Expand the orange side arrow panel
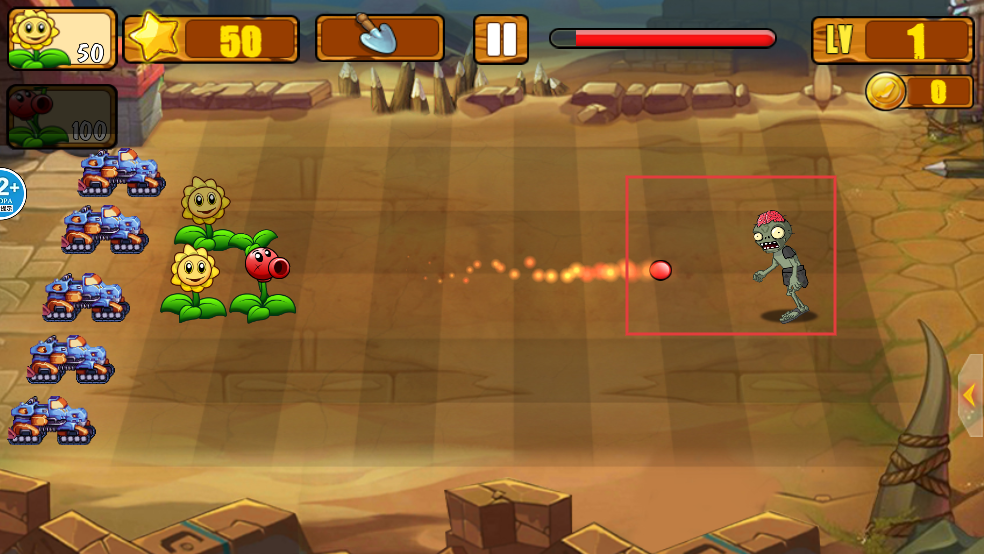 click(x=970, y=395)
